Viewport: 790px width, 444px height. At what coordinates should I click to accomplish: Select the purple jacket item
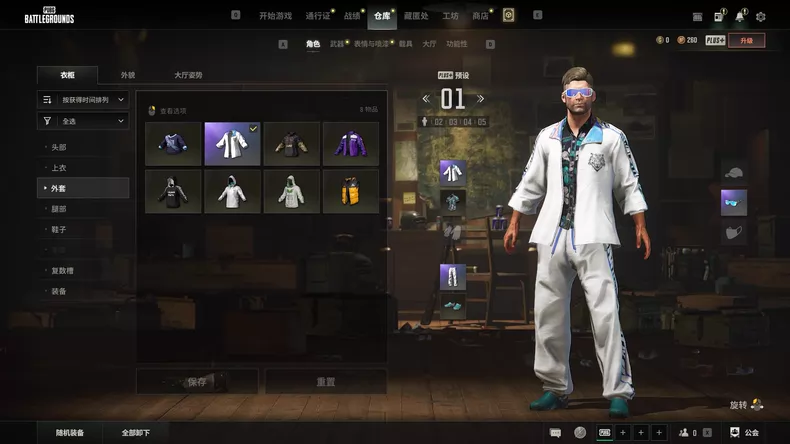351,144
